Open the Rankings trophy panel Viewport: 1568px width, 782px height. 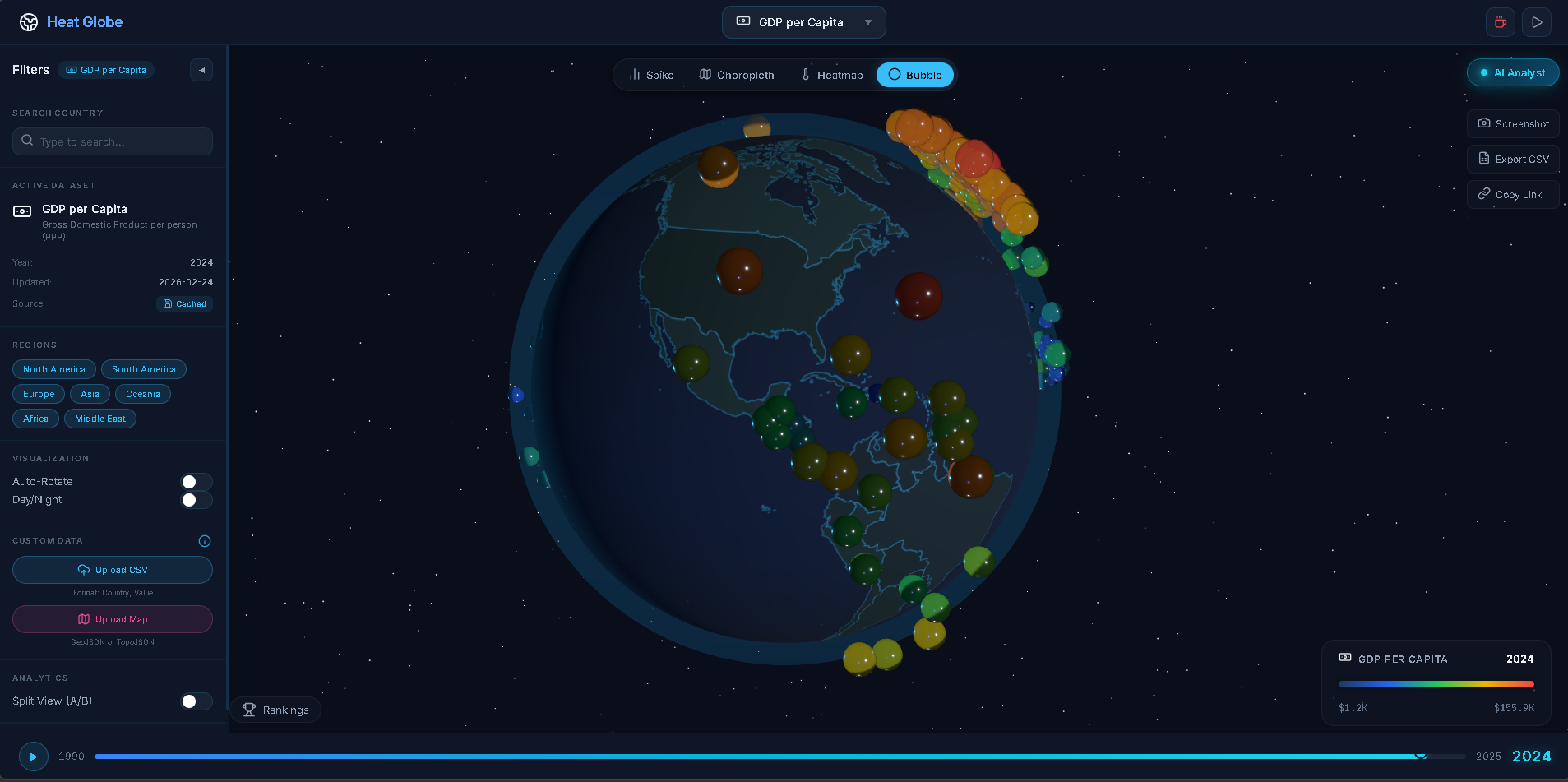[x=275, y=710]
